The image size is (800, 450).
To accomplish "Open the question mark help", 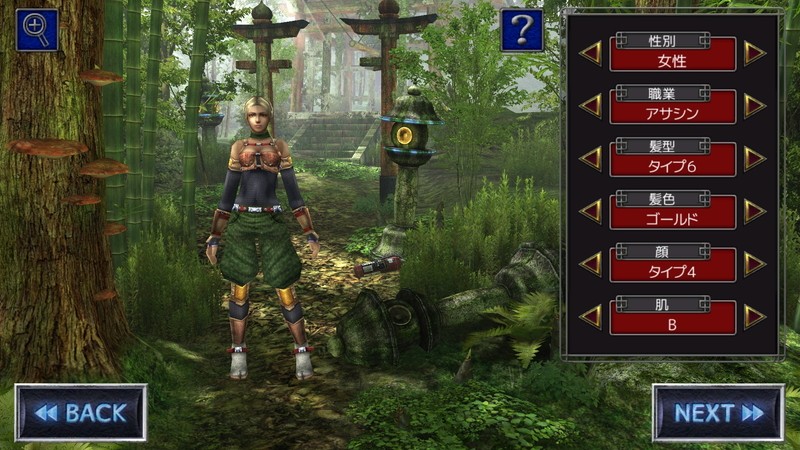I will (522, 31).
